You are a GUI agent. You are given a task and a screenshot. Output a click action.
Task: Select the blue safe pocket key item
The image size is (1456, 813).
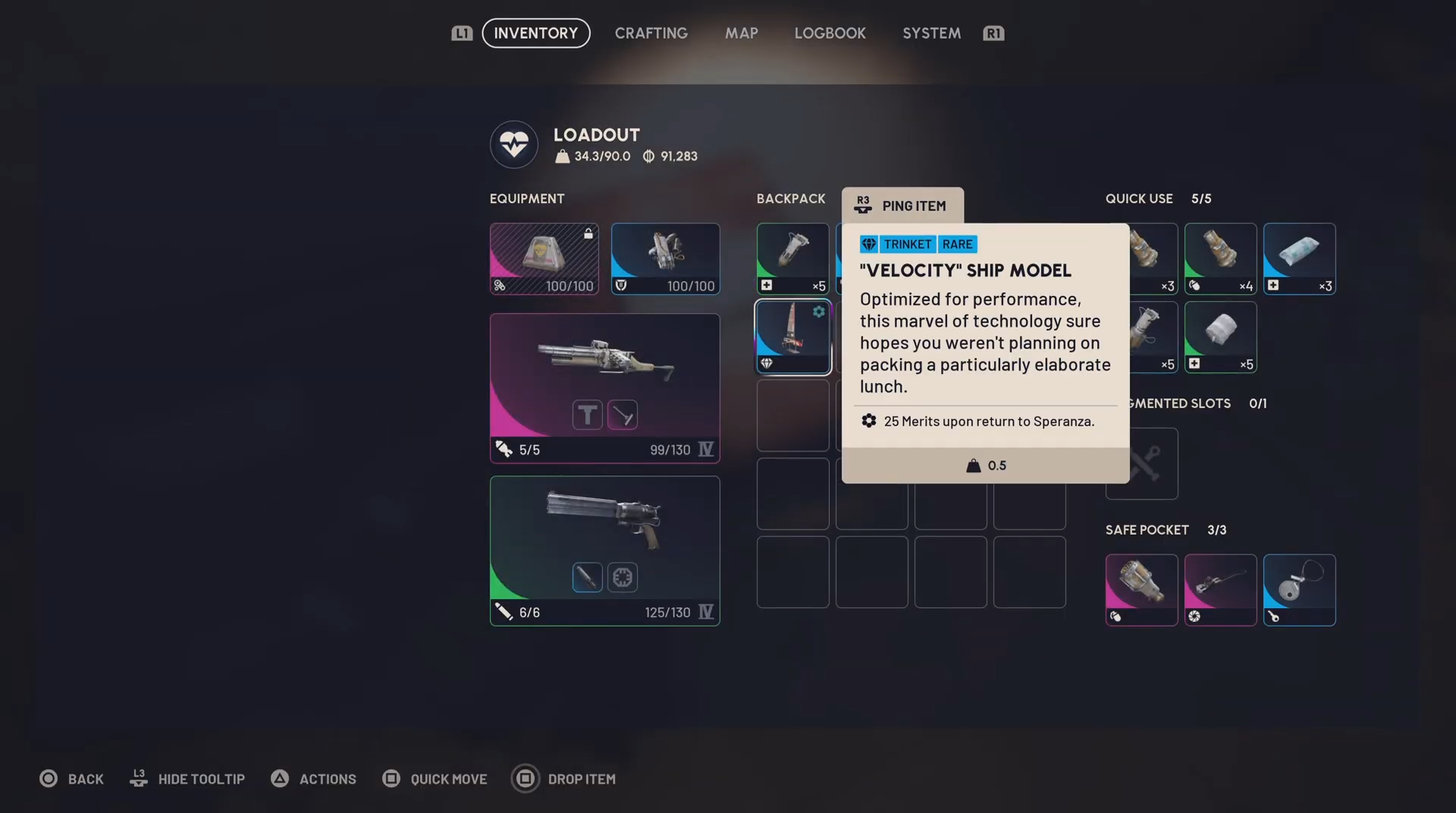1299,589
